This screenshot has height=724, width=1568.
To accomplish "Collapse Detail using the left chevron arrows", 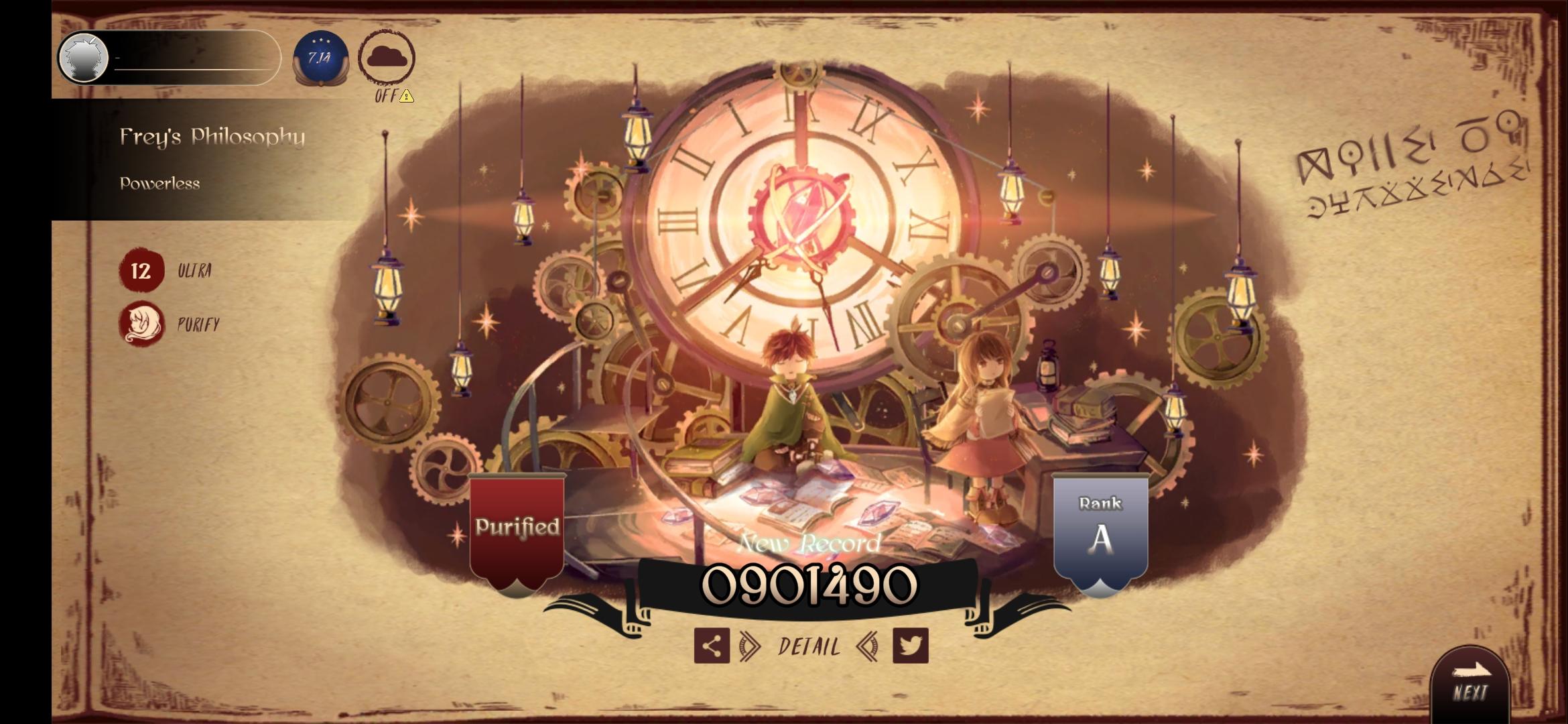I will (x=868, y=647).
